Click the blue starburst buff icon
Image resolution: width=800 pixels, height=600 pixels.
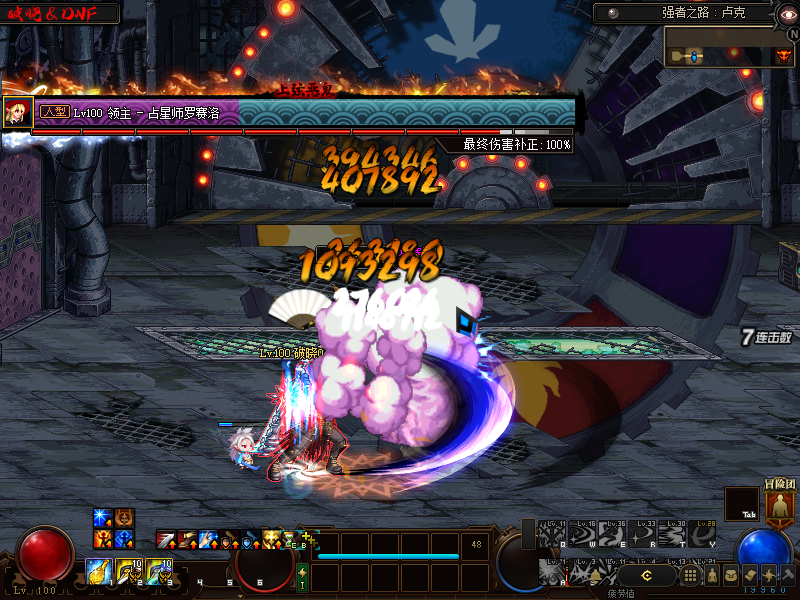101,517
